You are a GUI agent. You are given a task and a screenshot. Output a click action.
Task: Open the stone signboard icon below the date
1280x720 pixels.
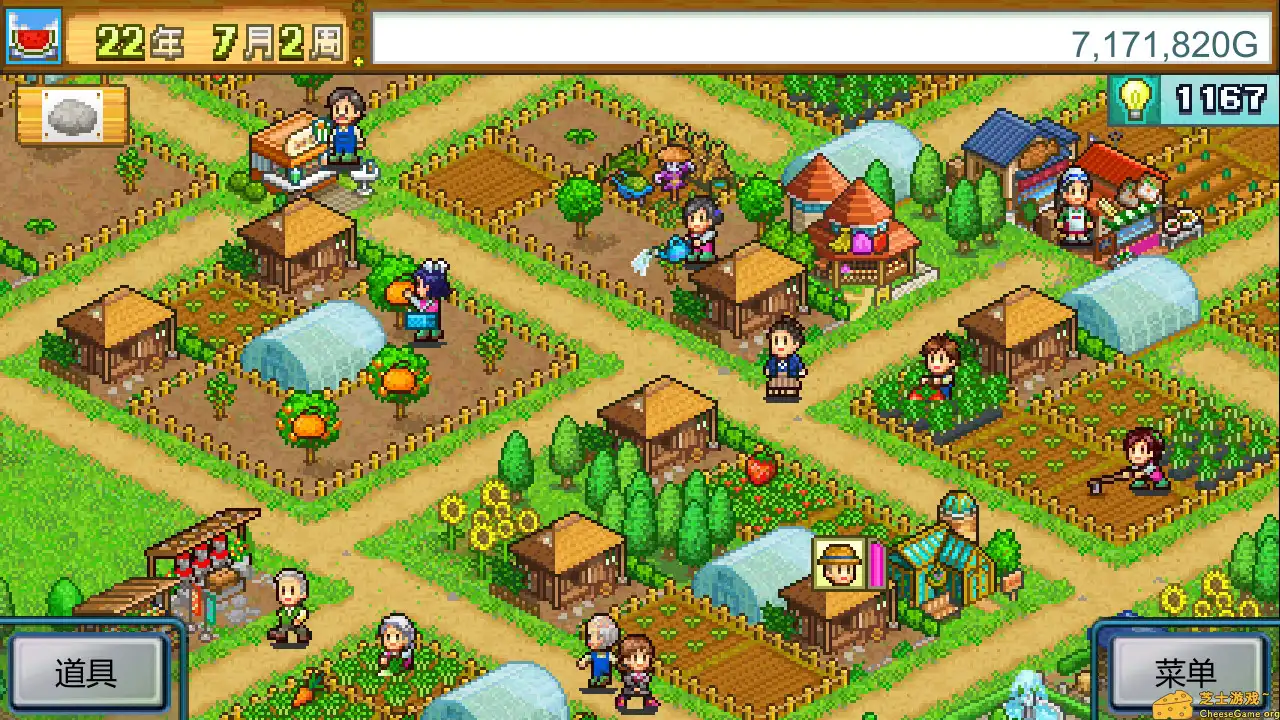point(75,115)
